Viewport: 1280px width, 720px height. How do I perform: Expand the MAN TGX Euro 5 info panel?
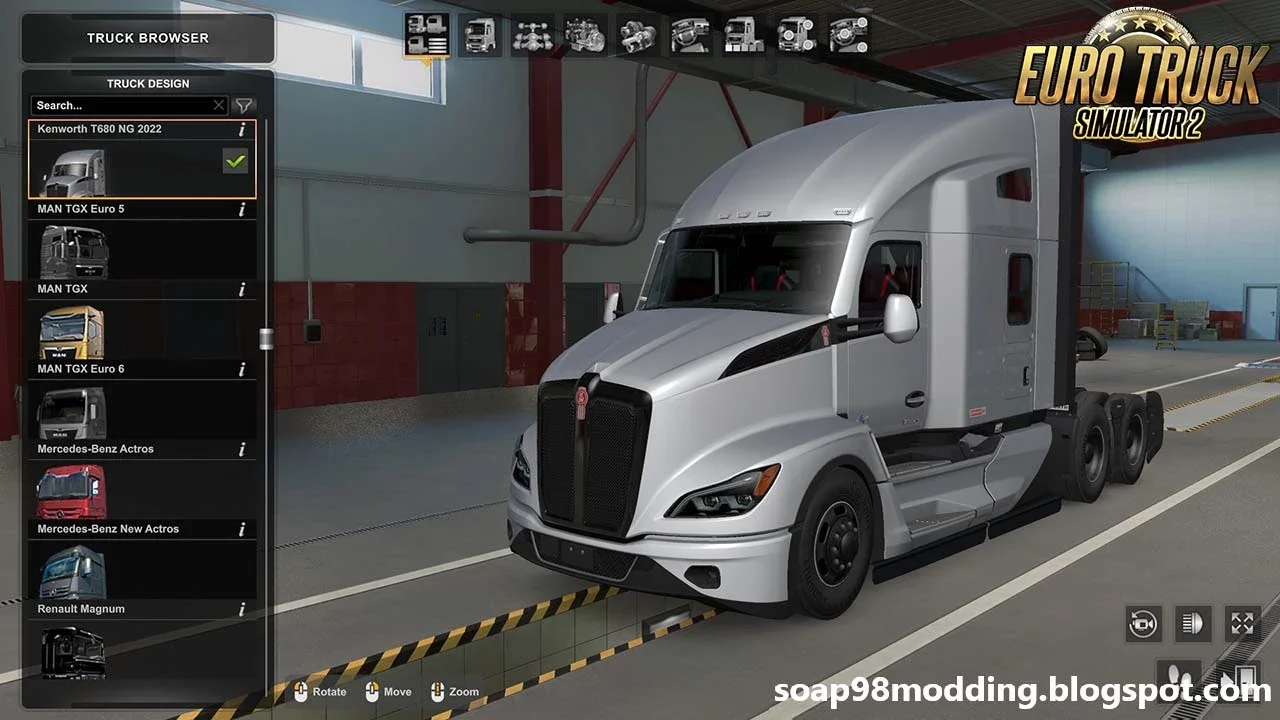[x=240, y=209]
